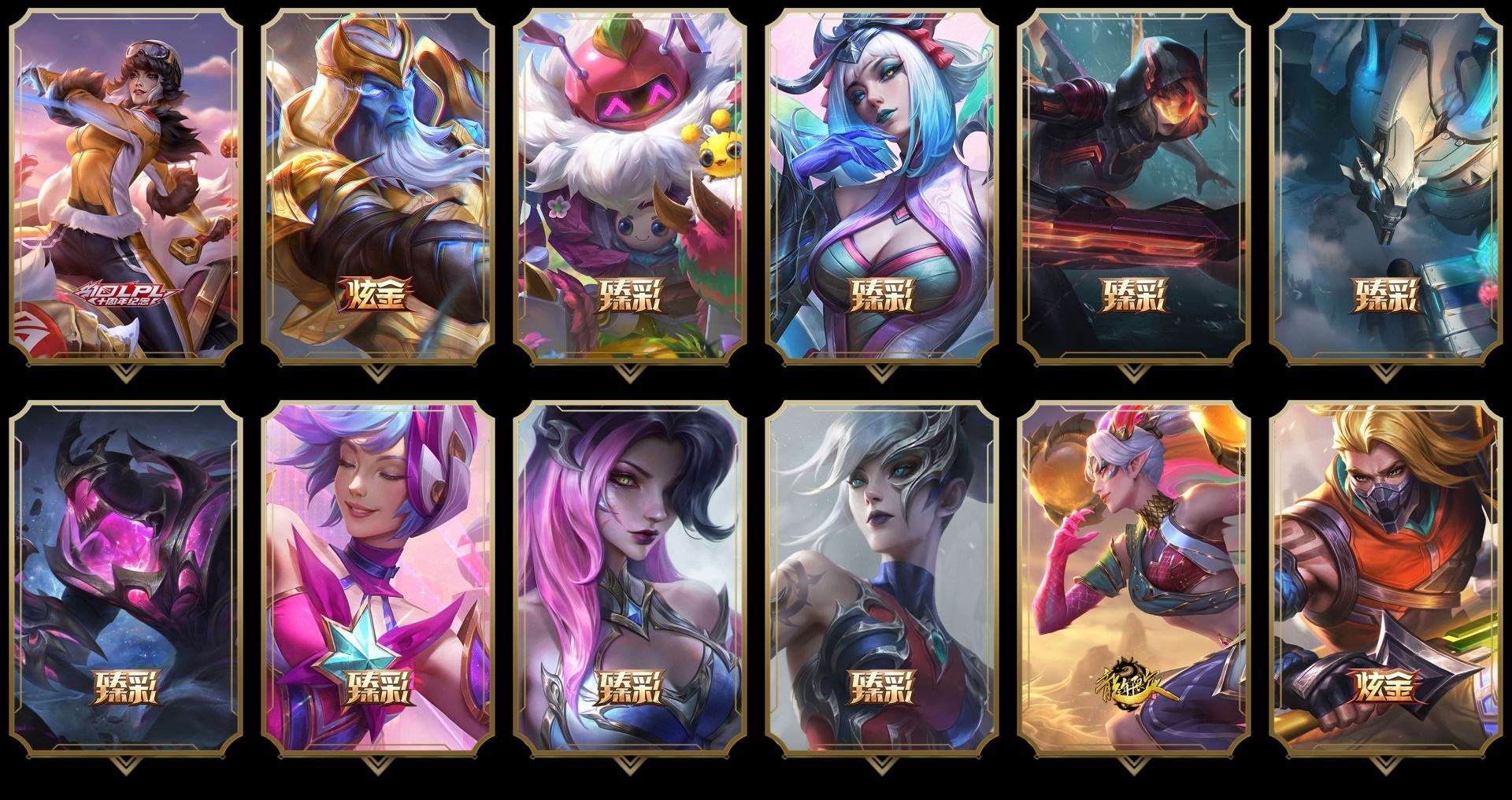Choose the blond masked ninja skin card
This screenshot has height=800, width=1512.
(x=1386, y=579)
